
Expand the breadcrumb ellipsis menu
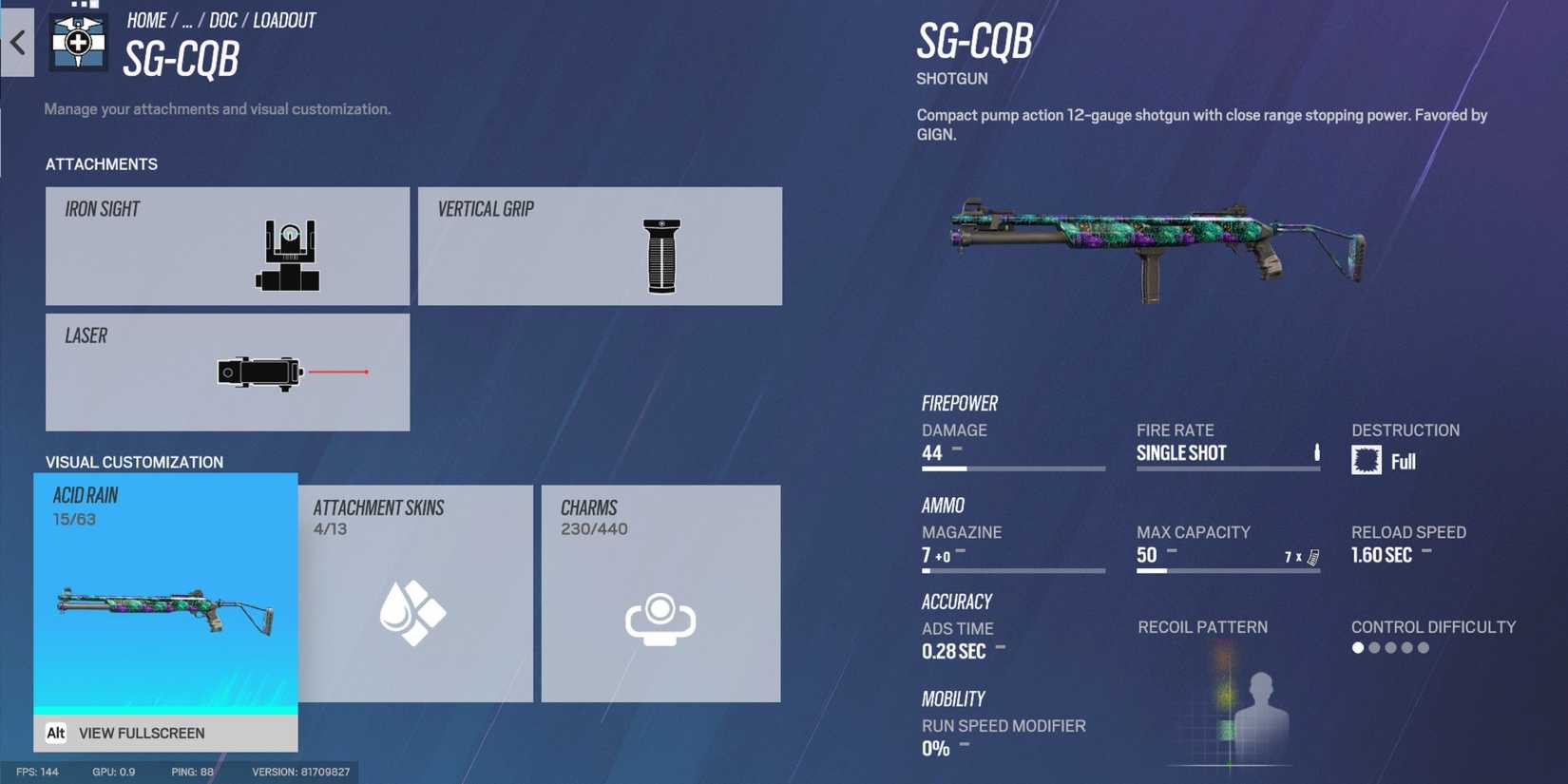187,20
